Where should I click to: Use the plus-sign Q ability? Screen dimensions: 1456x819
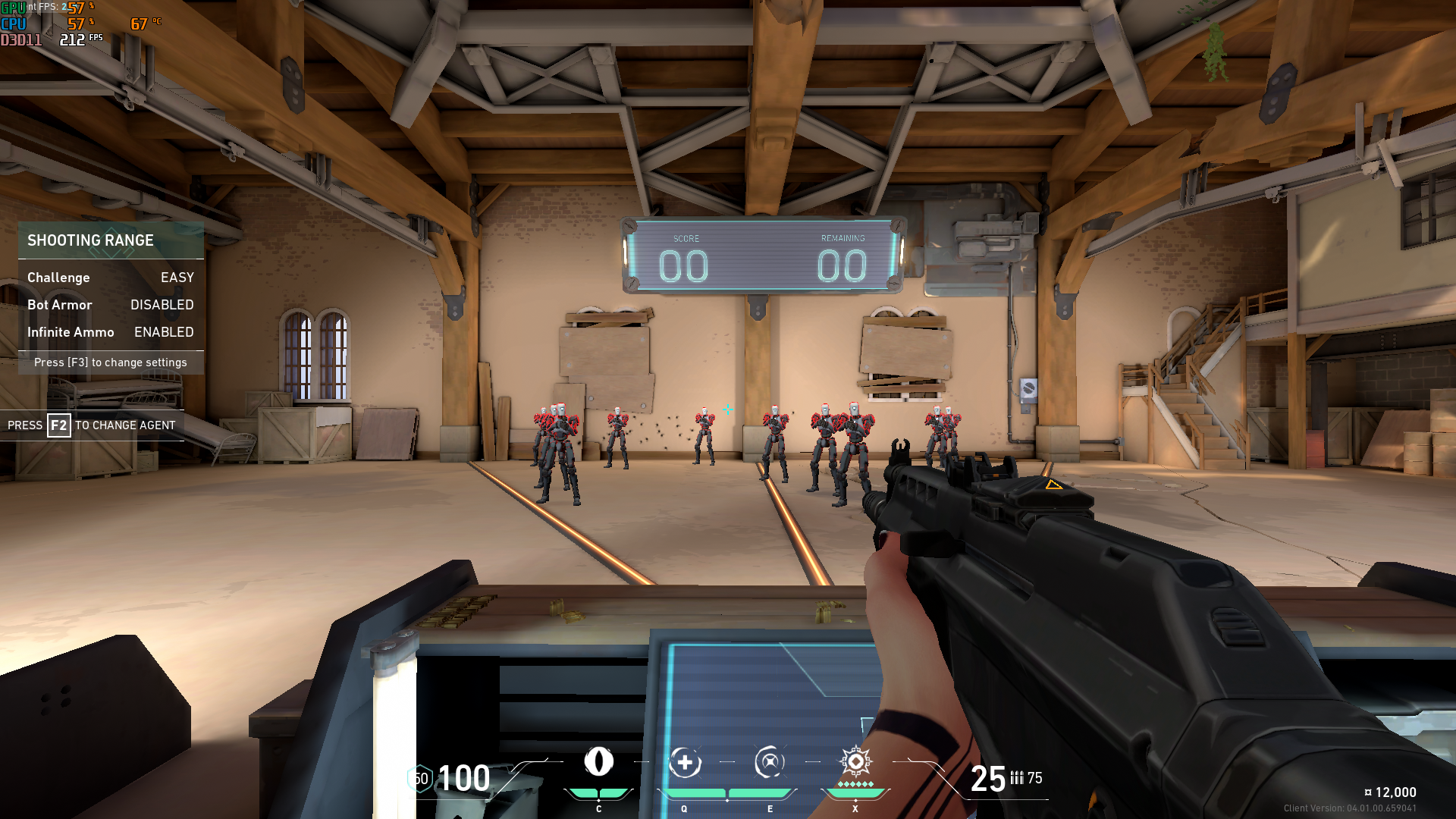(685, 763)
